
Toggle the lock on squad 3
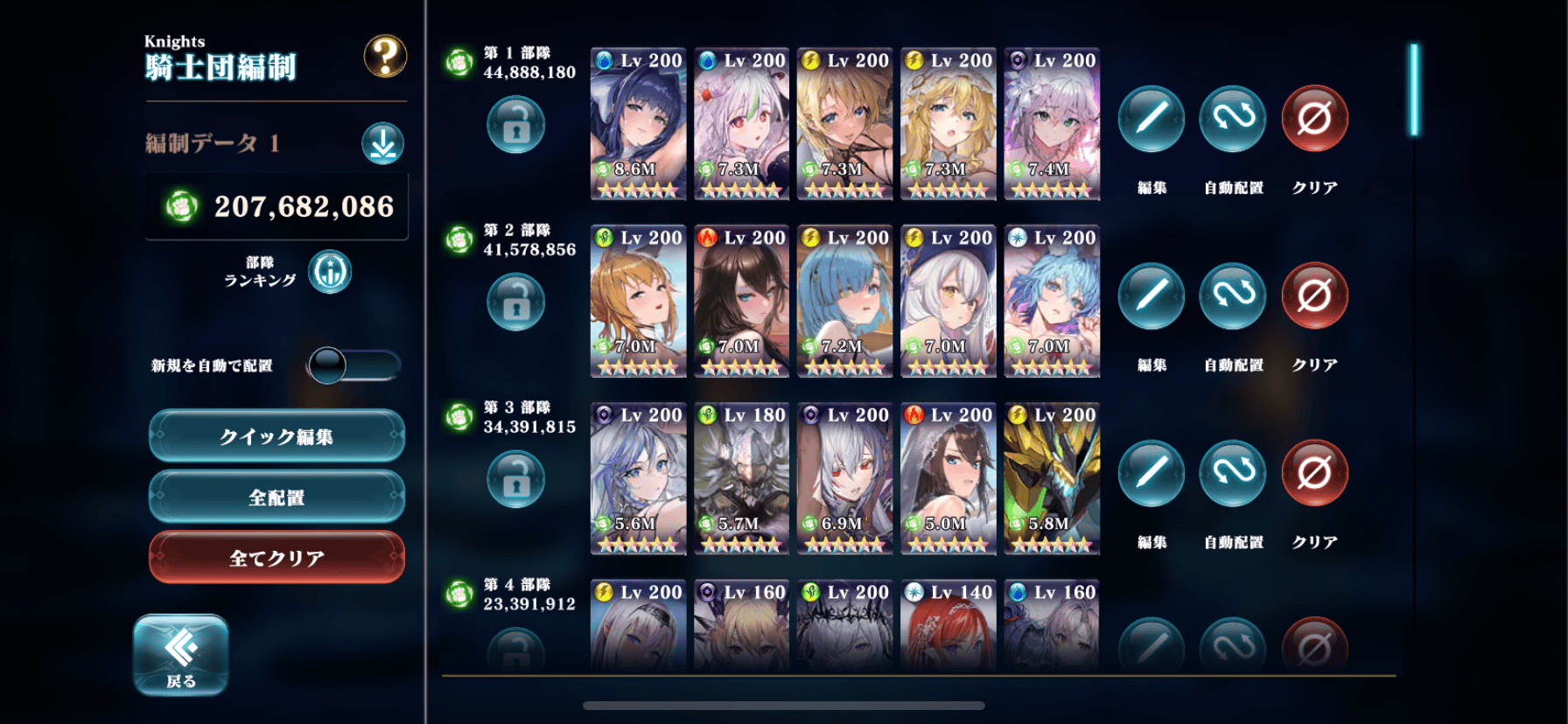(x=515, y=479)
